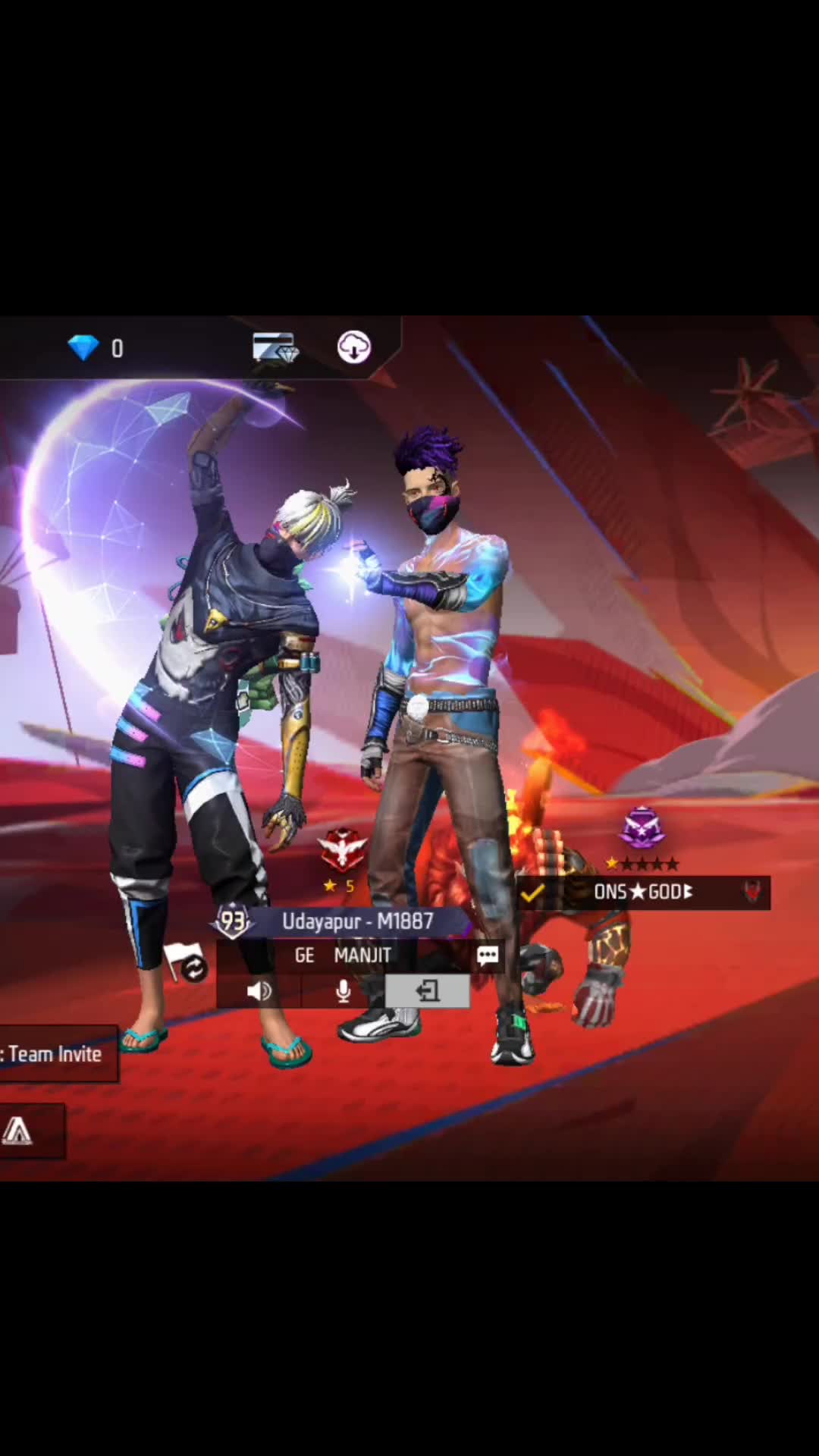819x1456 pixels.
Task: Inspect the purple rank emblem with stars
Action: [642, 829]
